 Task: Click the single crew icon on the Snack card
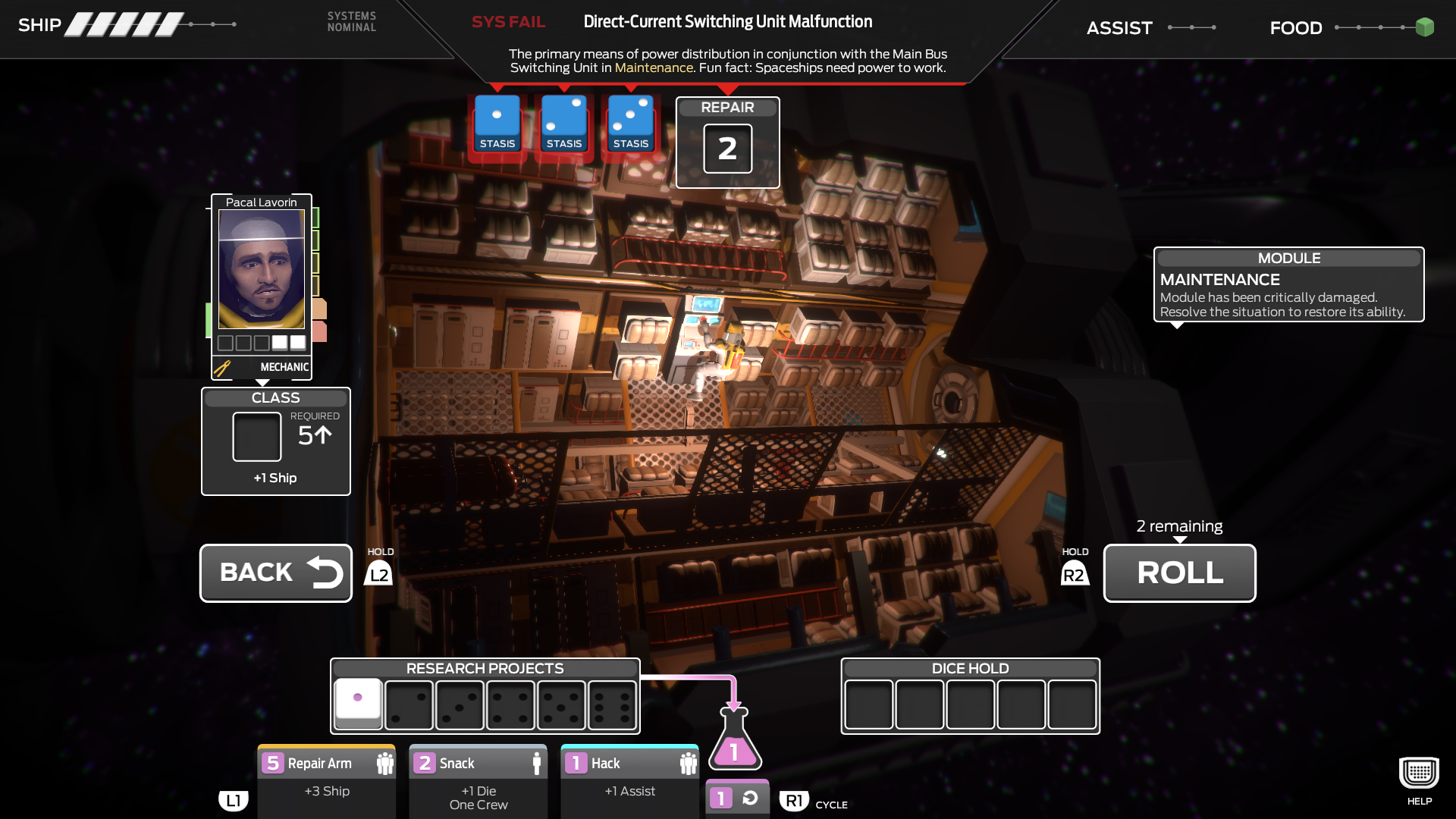(x=538, y=763)
